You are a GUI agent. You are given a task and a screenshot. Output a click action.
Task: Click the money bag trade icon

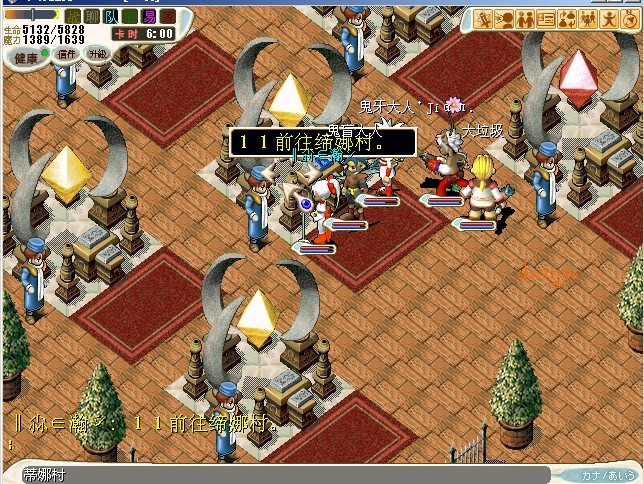567,19
